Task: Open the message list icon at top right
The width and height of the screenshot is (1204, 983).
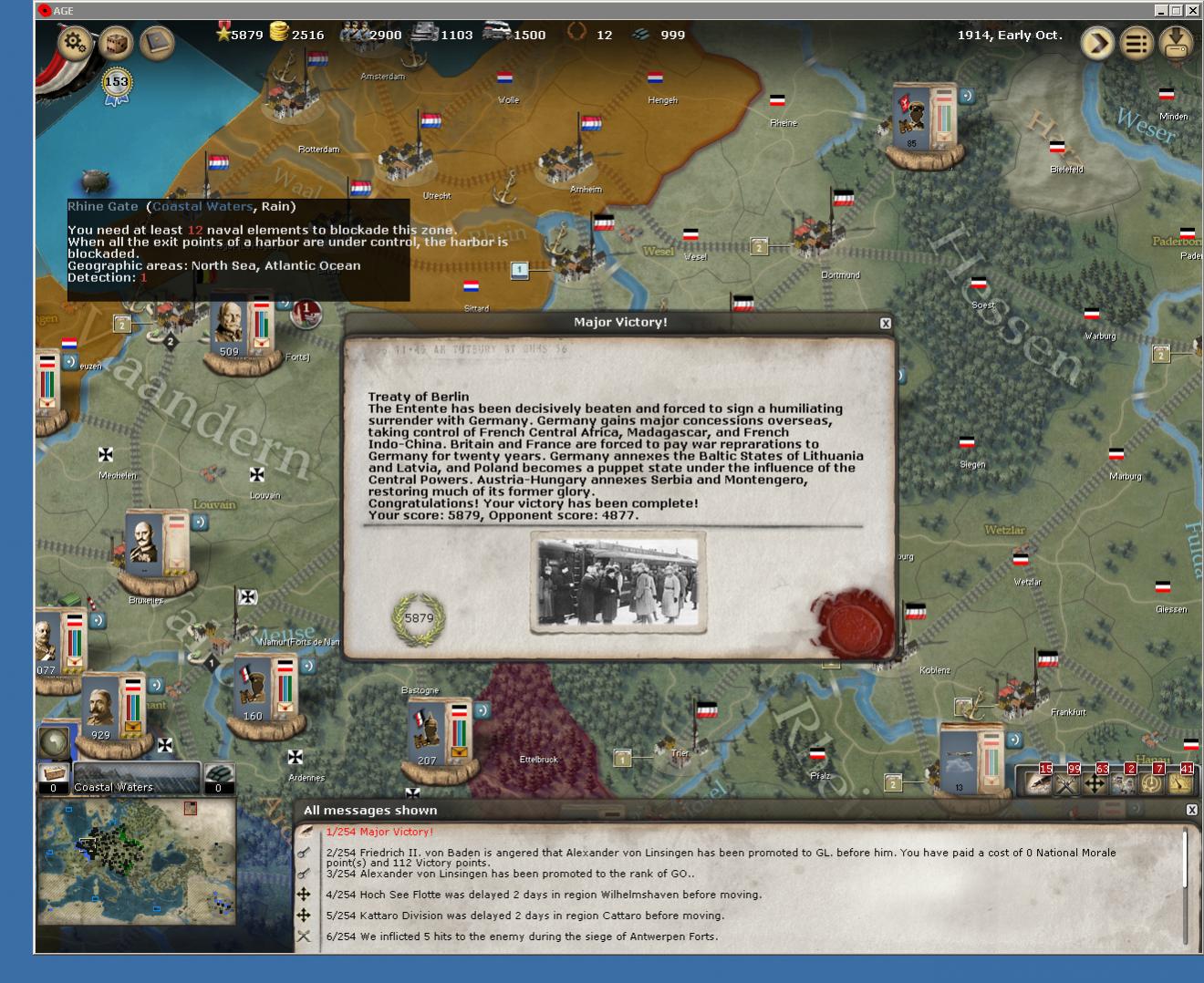Action: click(x=1136, y=42)
